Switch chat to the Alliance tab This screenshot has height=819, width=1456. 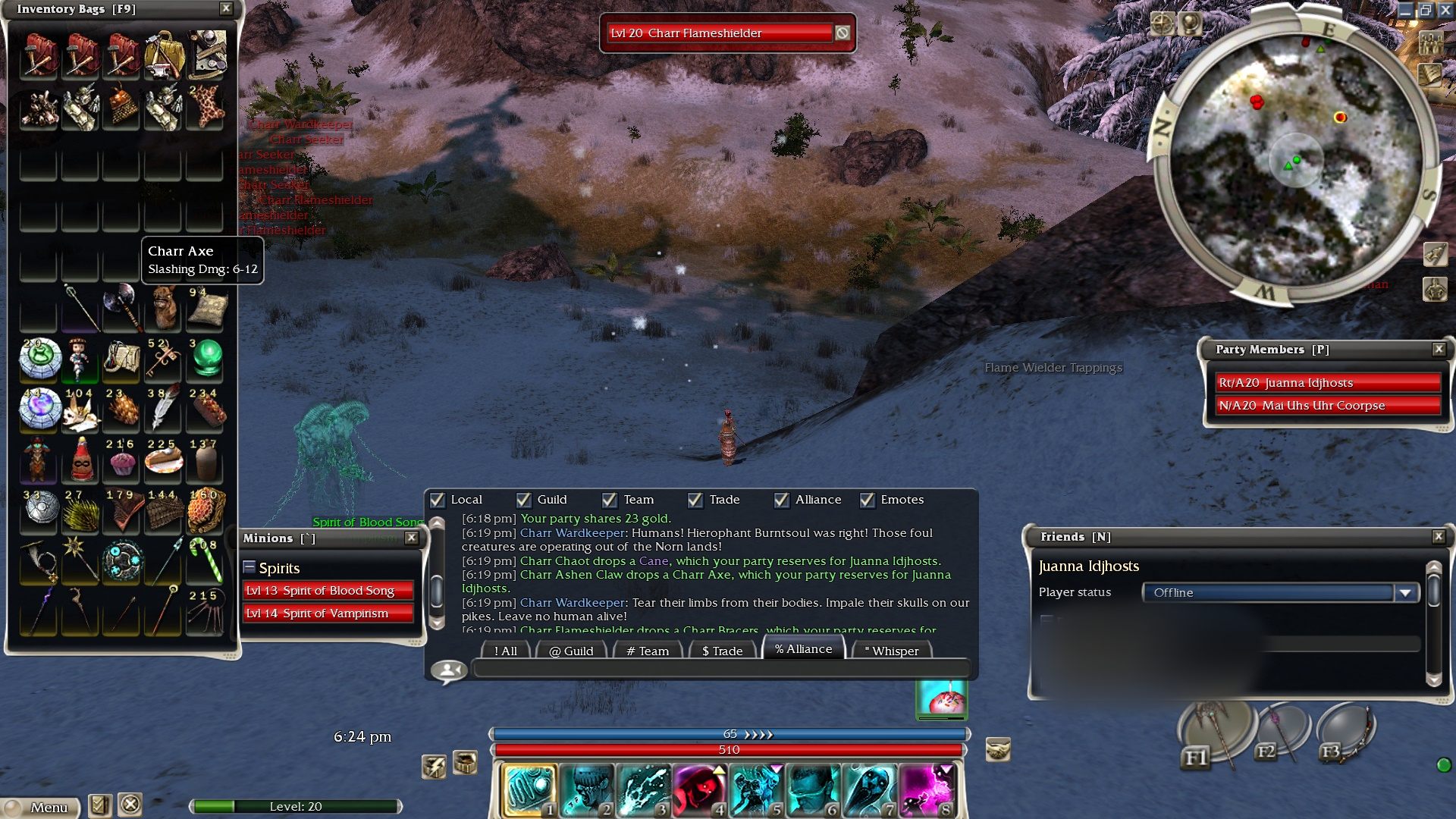(803, 649)
